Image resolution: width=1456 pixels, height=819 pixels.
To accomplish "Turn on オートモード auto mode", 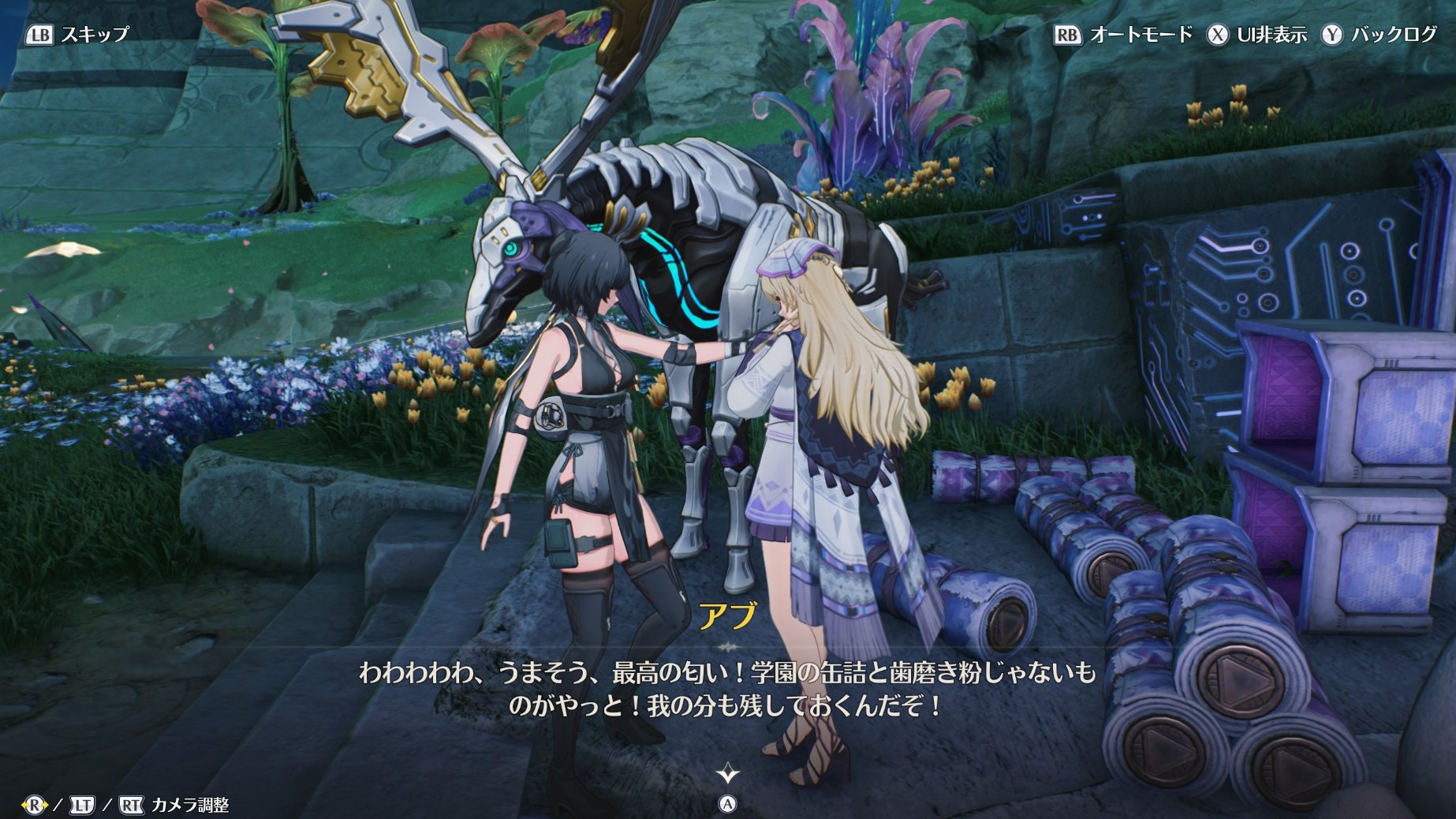I will 1123,35.
